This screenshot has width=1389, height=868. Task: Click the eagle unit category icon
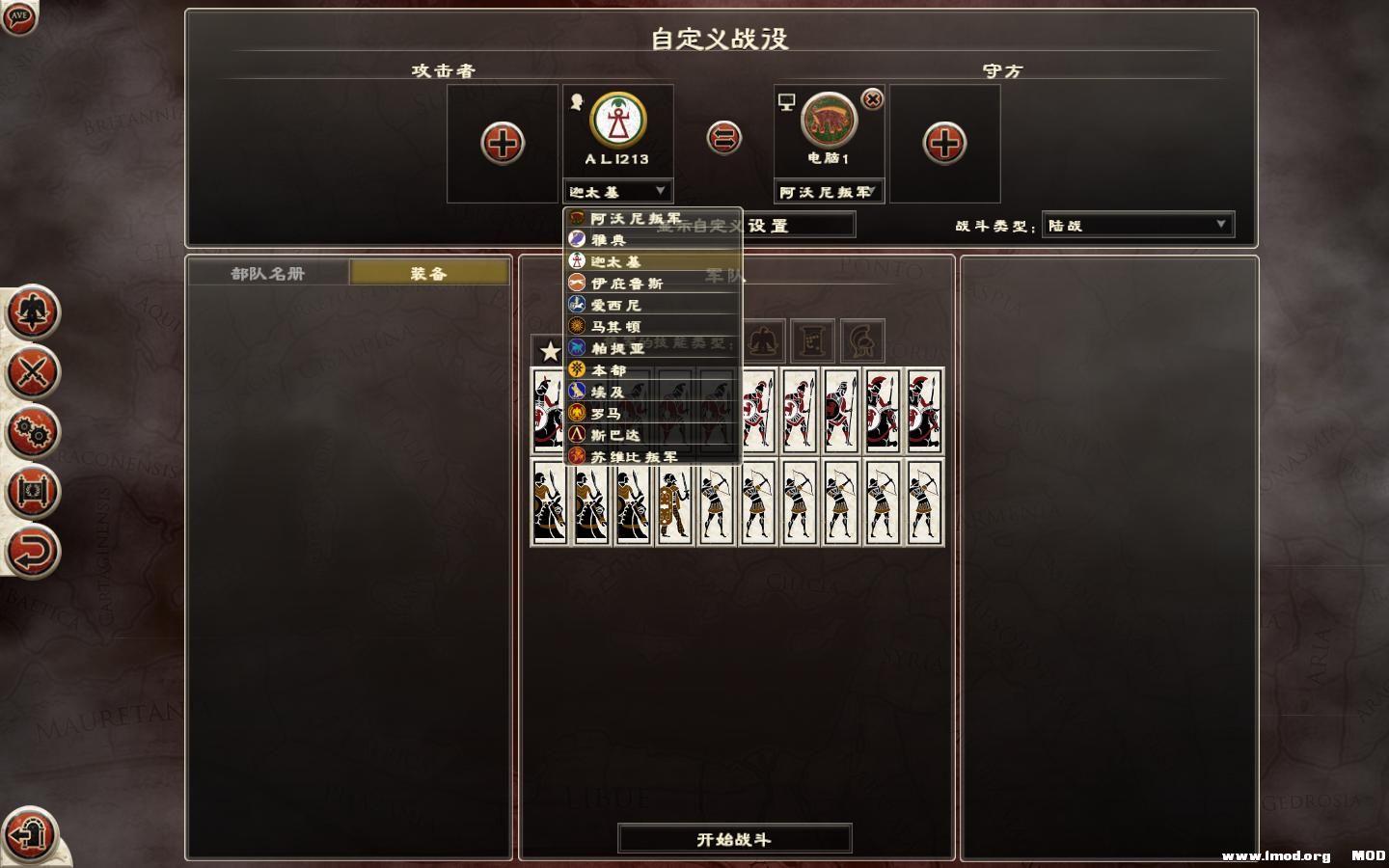pyautogui.click(x=762, y=339)
